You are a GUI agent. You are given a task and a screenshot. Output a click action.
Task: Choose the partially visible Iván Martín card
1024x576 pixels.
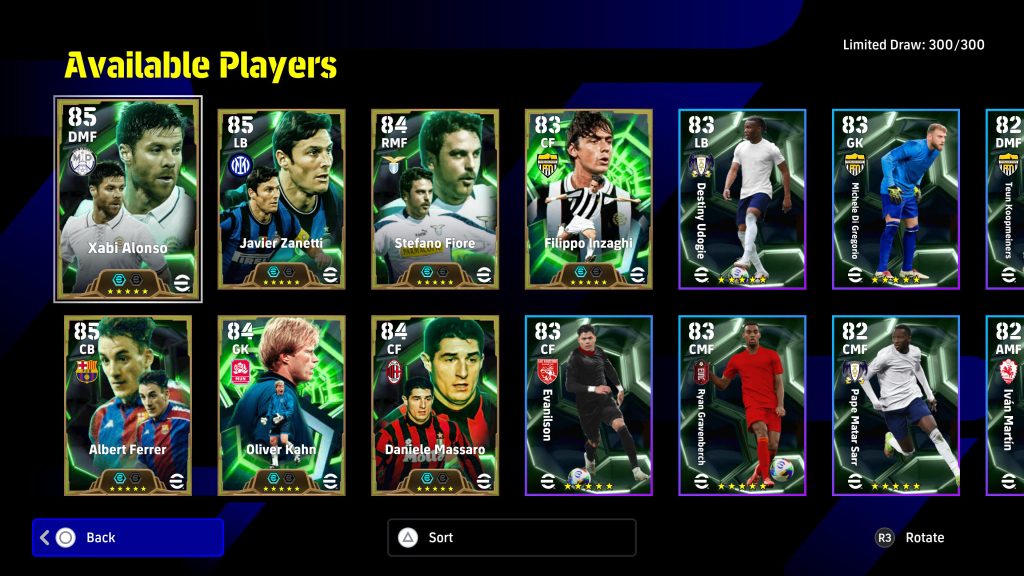pyautogui.click(x=1006, y=405)
